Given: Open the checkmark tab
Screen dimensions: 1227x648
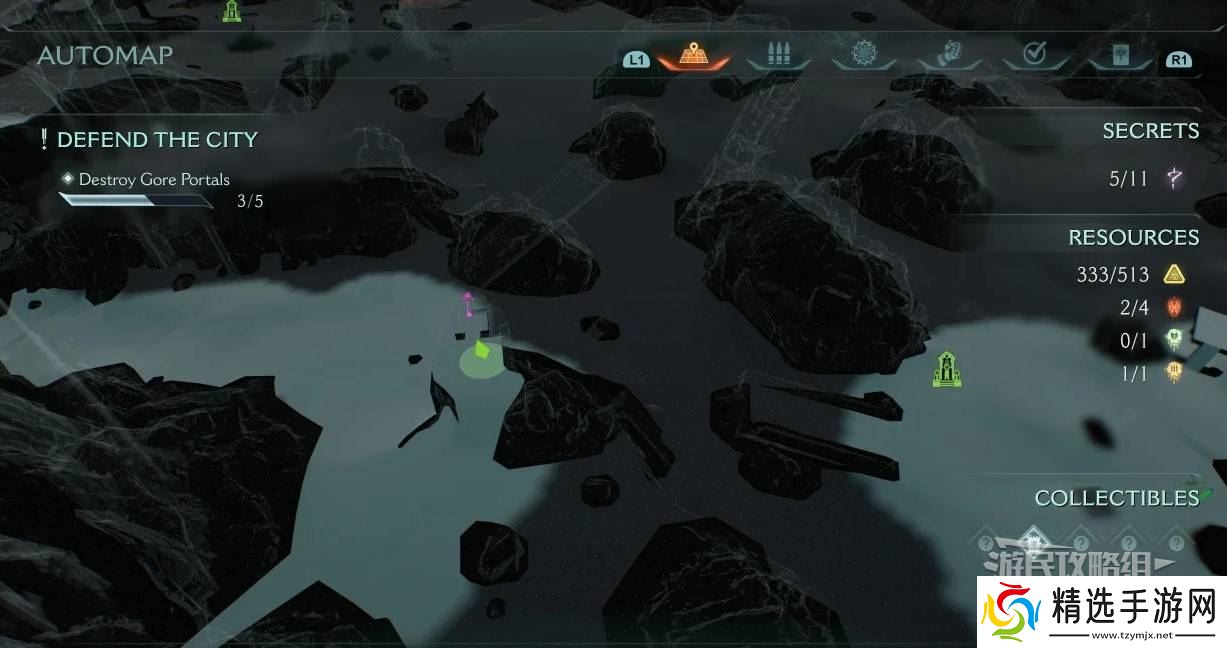Looking at the screenshot, I should tap(1034, 54).
